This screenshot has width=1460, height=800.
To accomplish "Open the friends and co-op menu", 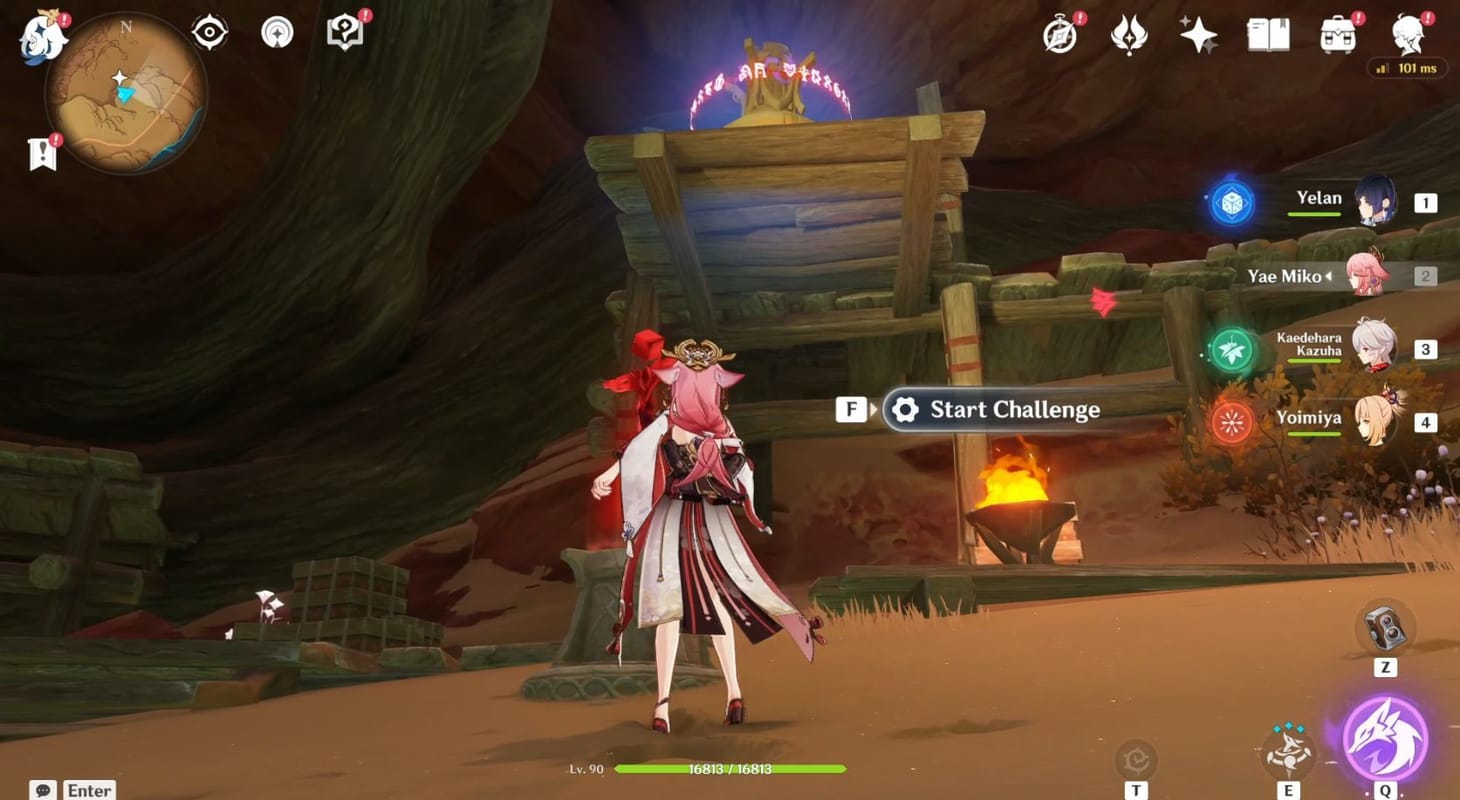I will click(x=1410, y=33).
